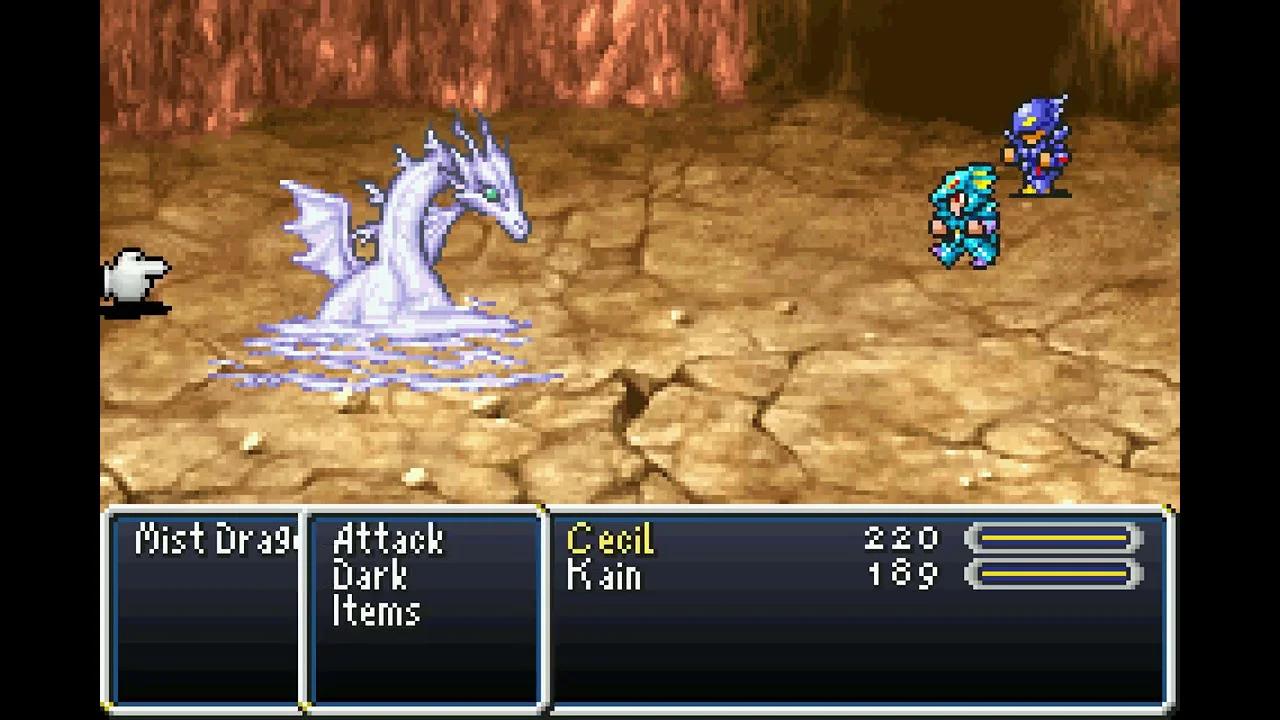Click Cecil's name in the status window
Image resolution: width=1280 pixels, height=720 pixels.
[610, 540]
